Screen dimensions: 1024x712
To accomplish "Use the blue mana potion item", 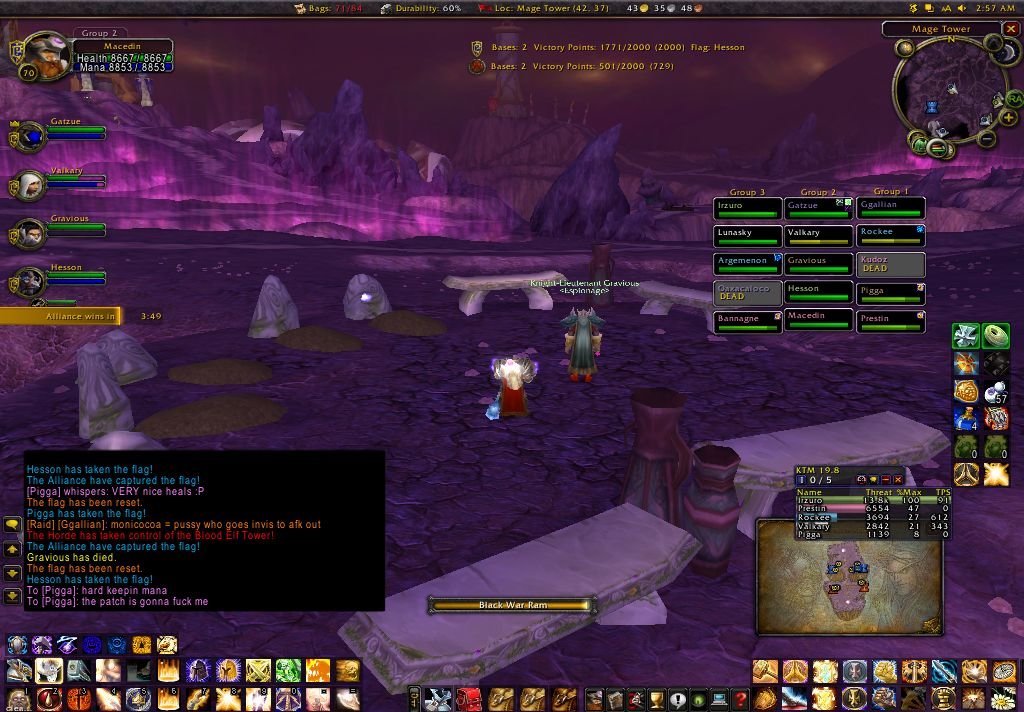I will [966, 418].
